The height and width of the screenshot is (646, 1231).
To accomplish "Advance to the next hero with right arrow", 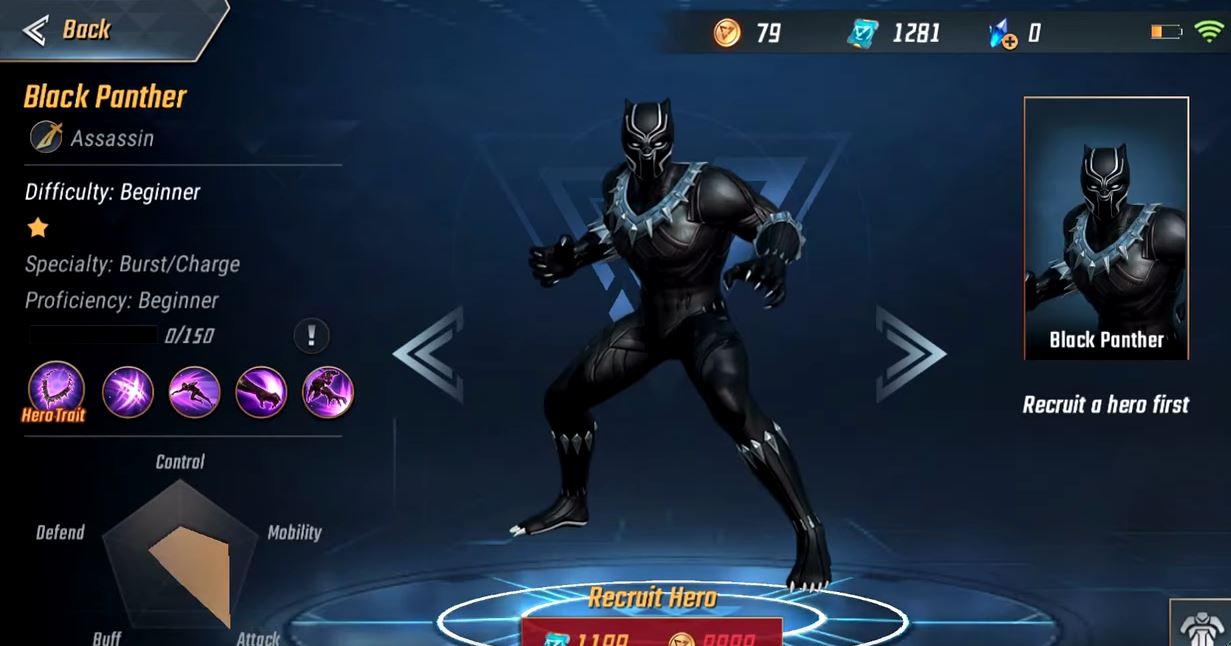I will (x=908, y=354).
